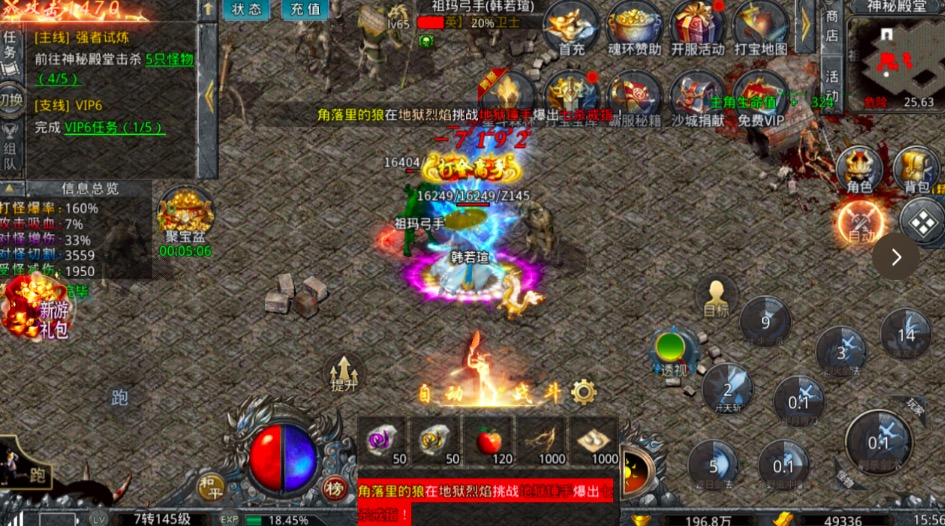The width and height of the screenshot is (945, 526).
Task: Claim the 免费VIP offer
Action: [760, 100]
